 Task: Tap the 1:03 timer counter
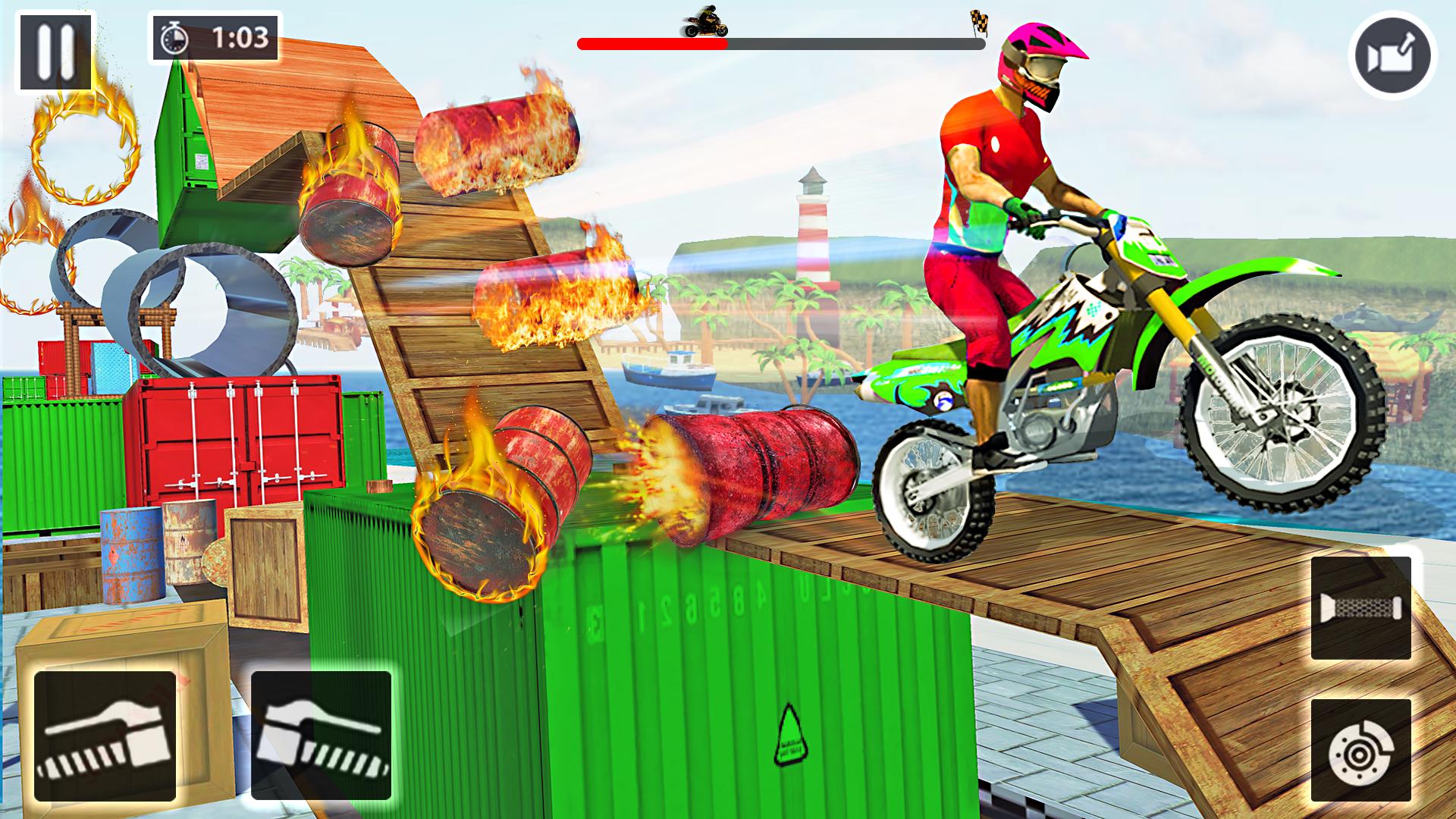(239, 42)
